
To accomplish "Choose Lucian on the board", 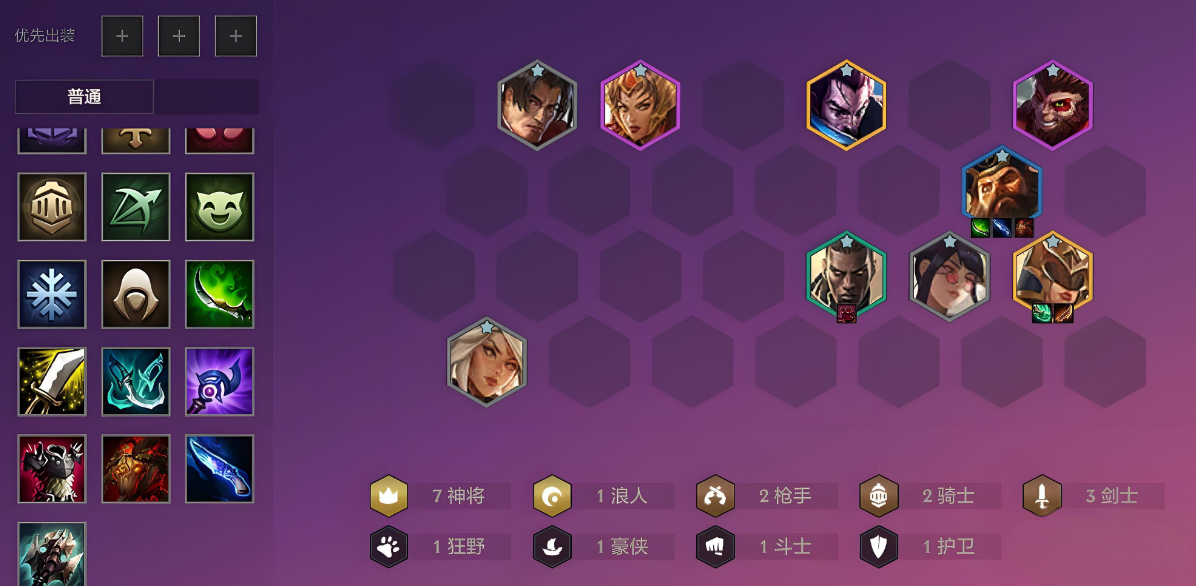I will pyautogui.click(x=846, y=274).
